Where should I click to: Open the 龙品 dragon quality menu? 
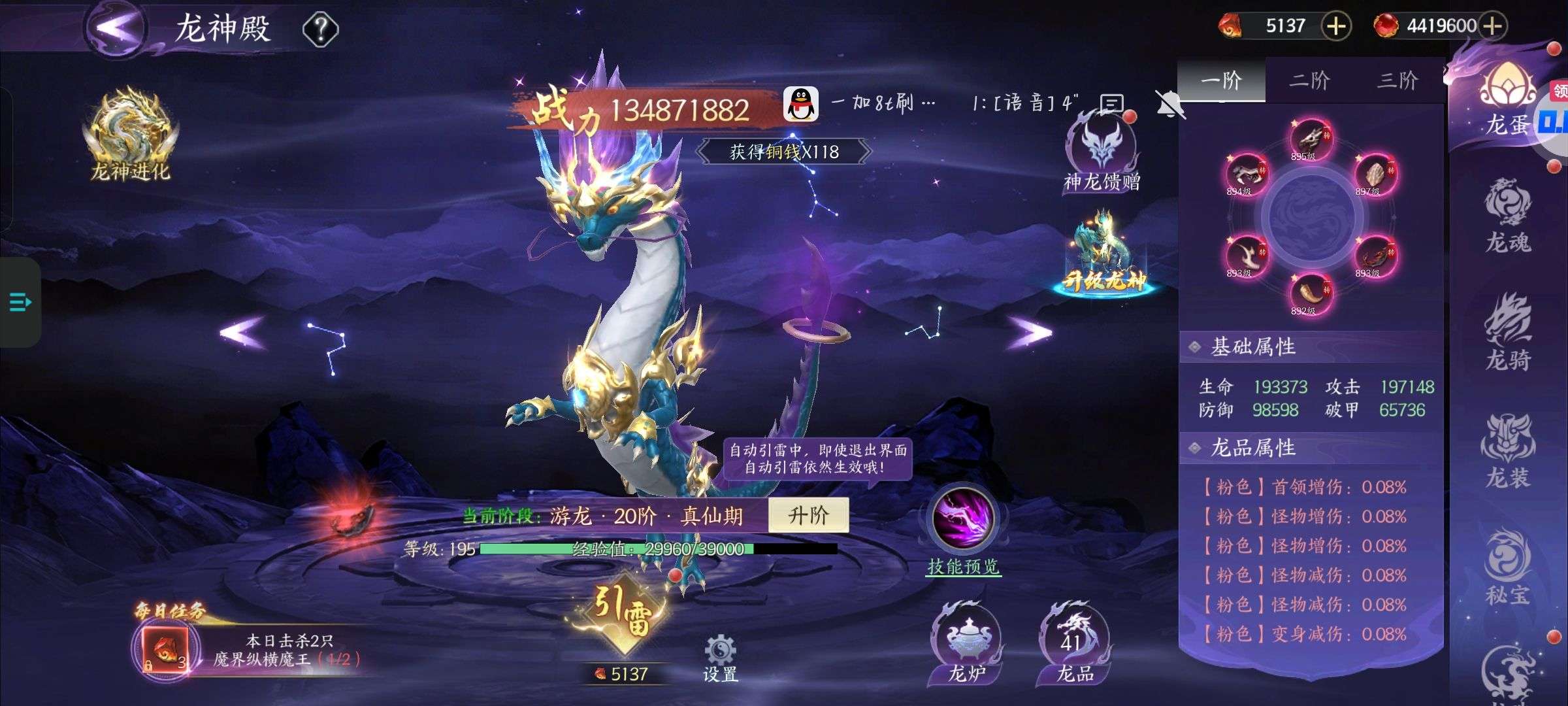[x=1074, y=643]
